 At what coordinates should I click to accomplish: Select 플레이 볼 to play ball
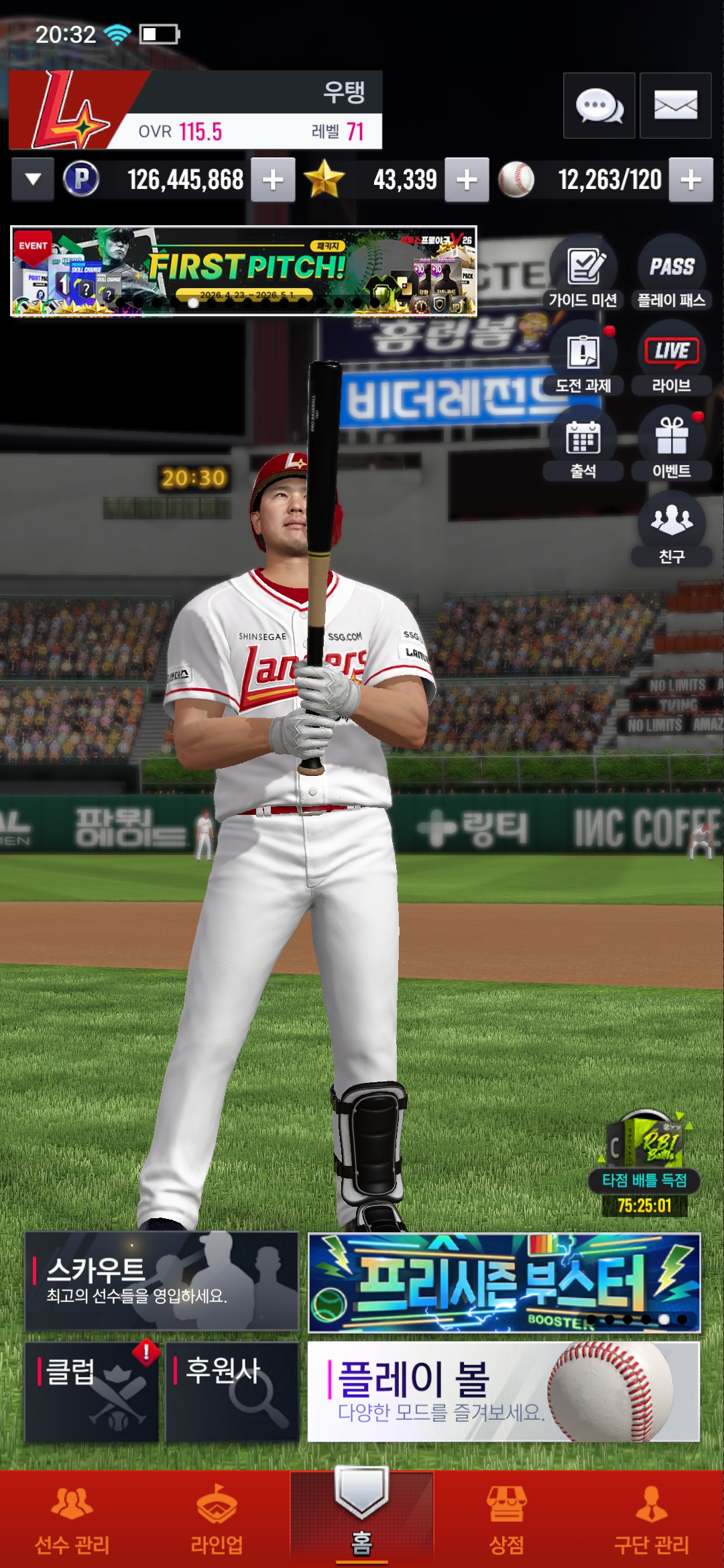(x=503, y=1391)
